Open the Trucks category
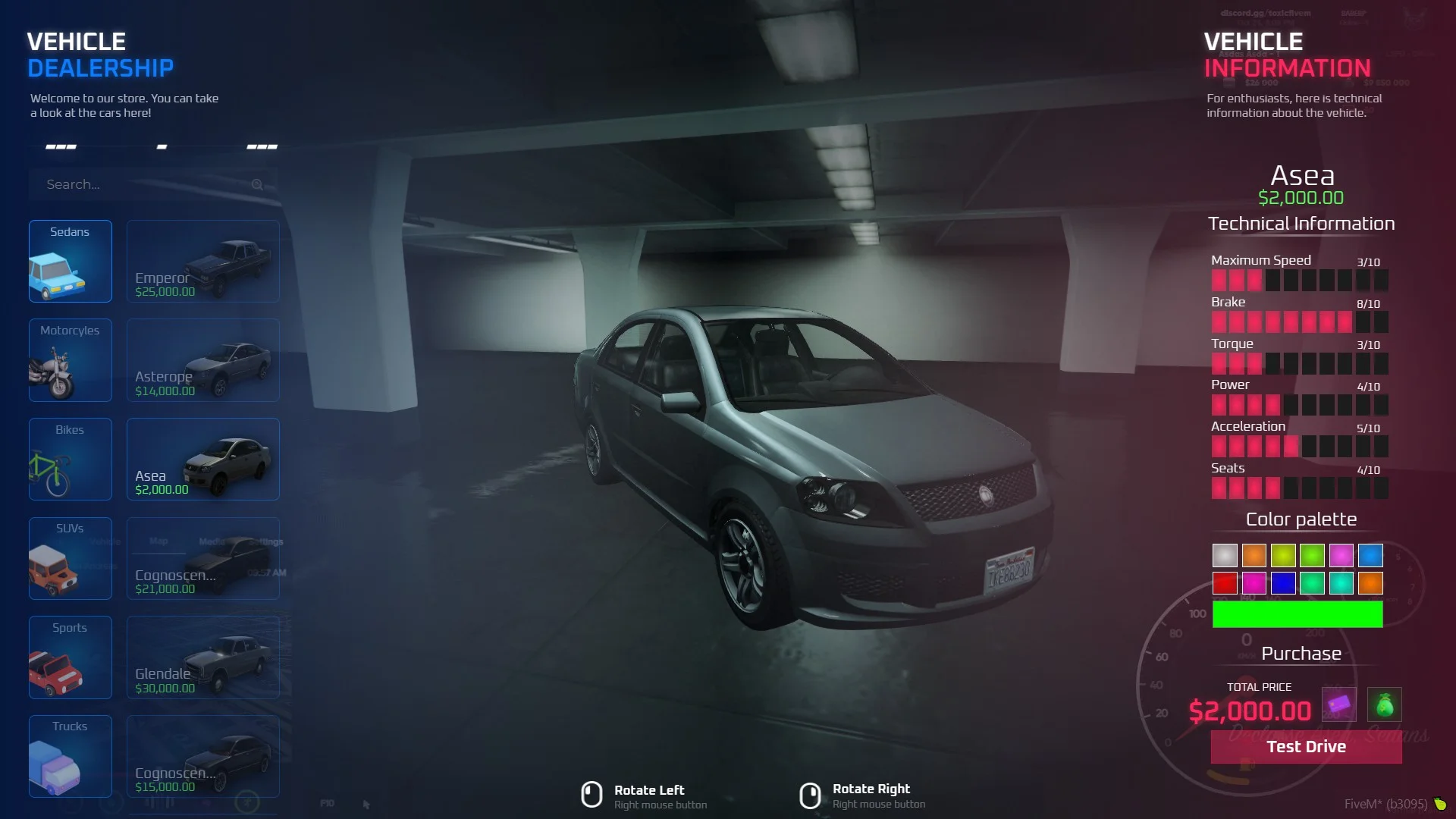The height and width of the screenshot is (819, 1456). (x=70, y=756)
